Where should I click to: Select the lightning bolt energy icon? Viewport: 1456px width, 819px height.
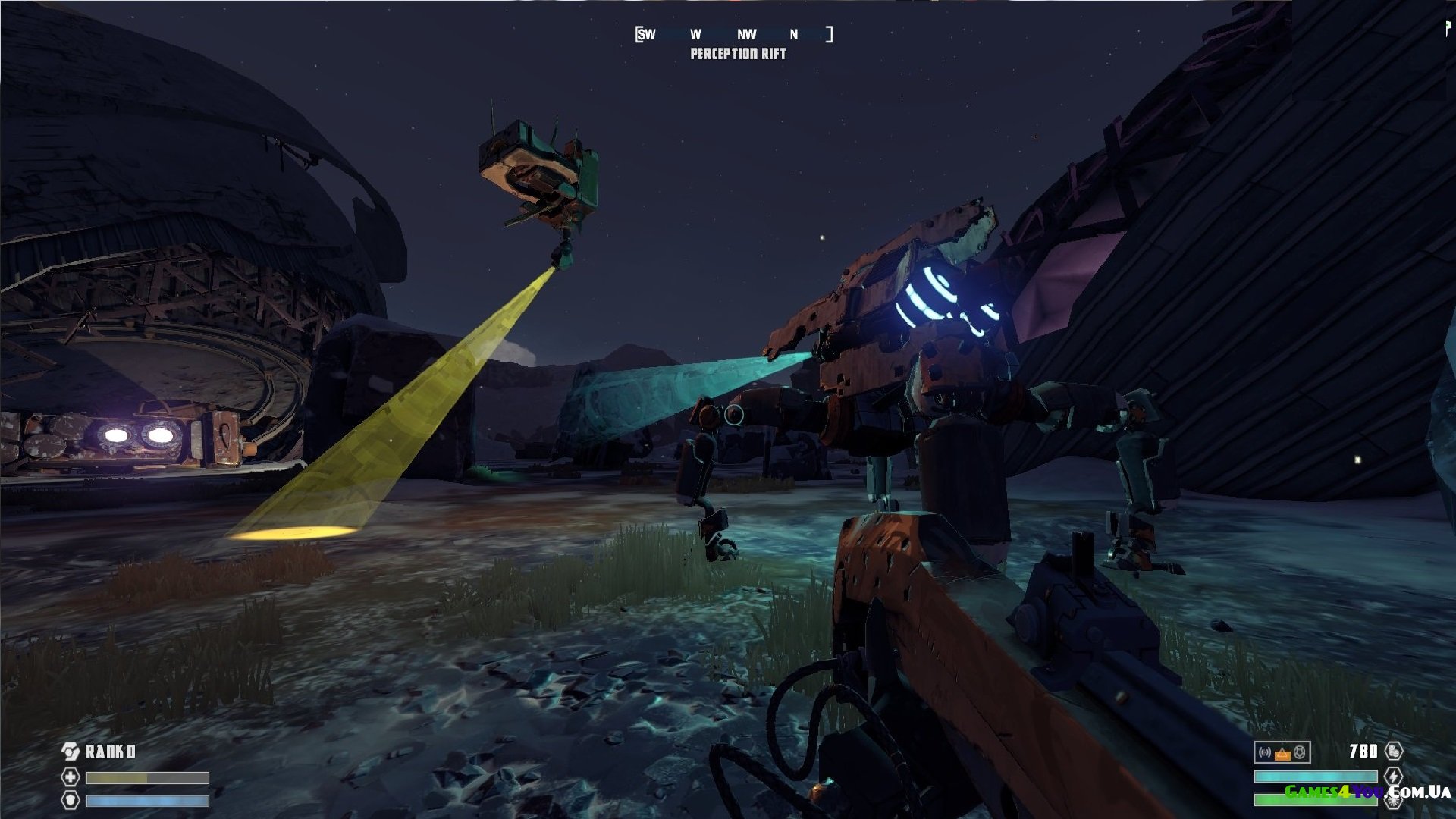point(1394,776)
